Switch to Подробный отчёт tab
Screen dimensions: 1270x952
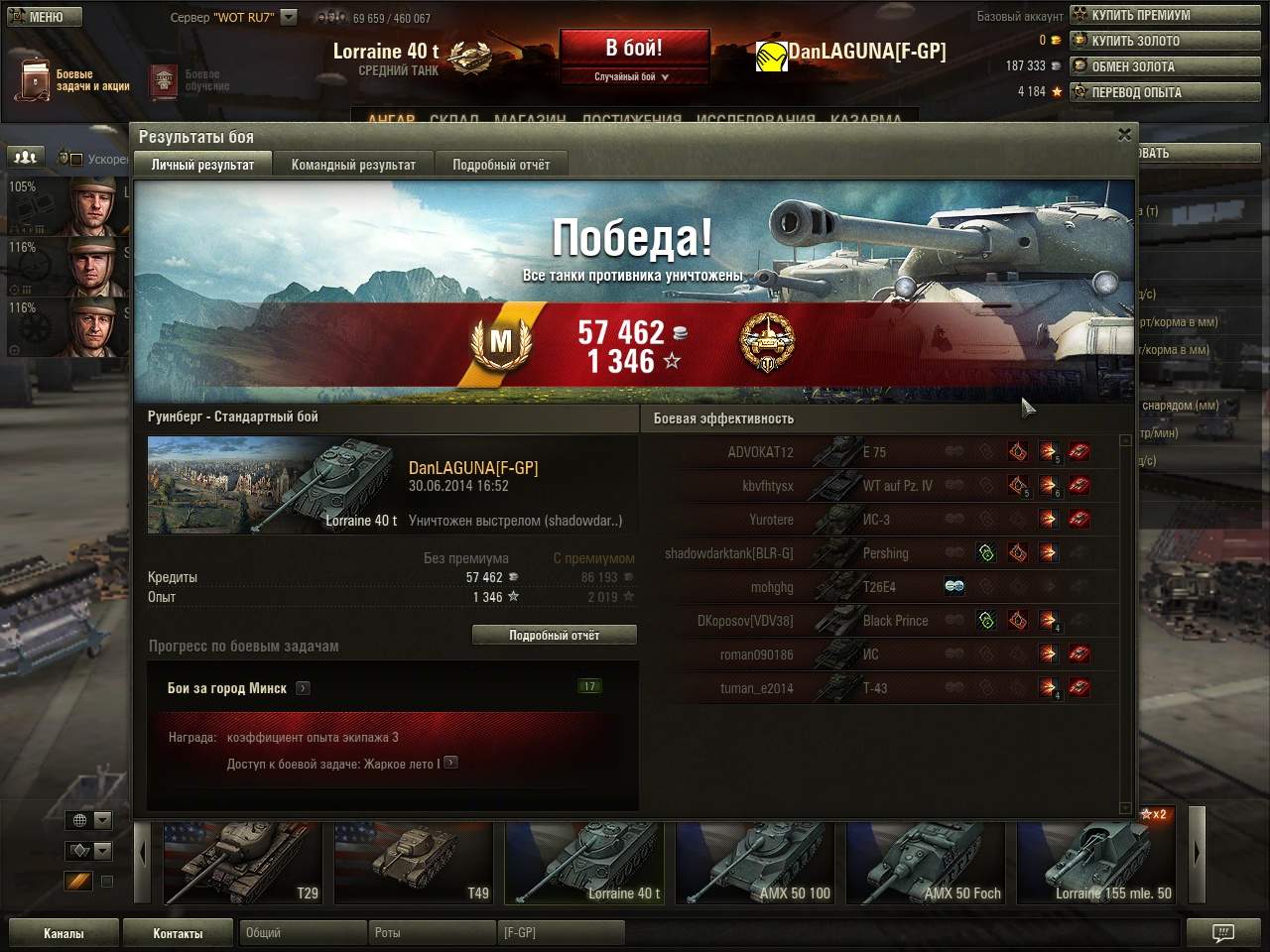tap(501, 165)
